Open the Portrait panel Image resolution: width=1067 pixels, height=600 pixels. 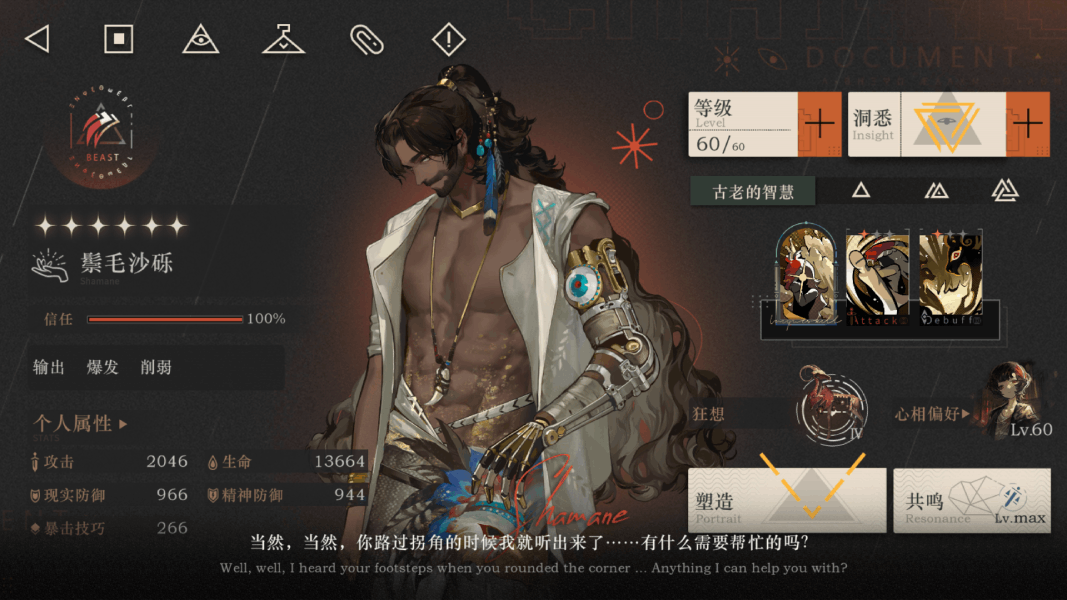[x=787, y=499]
